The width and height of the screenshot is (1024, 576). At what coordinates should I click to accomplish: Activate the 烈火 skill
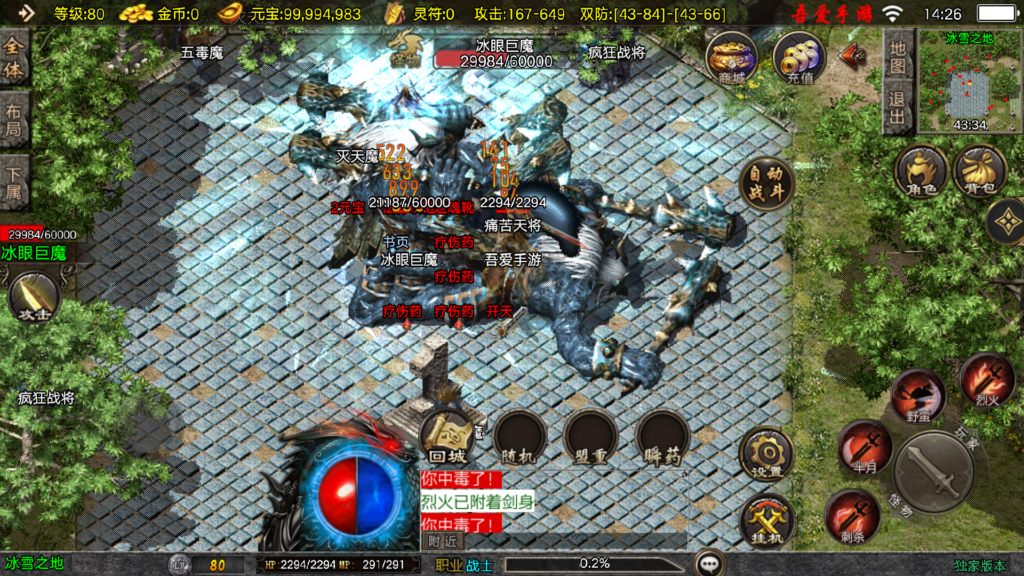pos(987,379)
